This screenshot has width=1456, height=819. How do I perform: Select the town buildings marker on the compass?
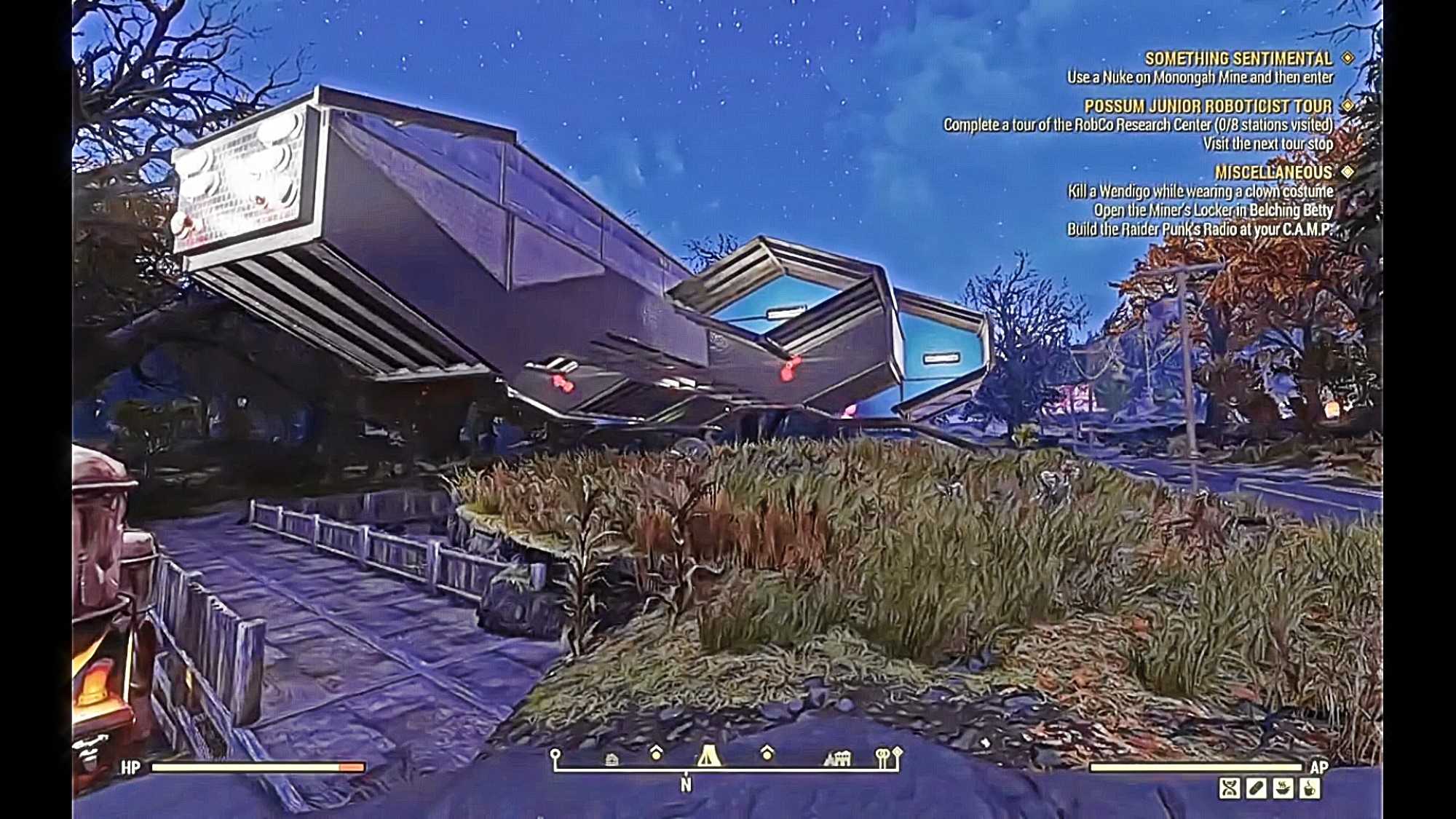[x=837, y=759]
